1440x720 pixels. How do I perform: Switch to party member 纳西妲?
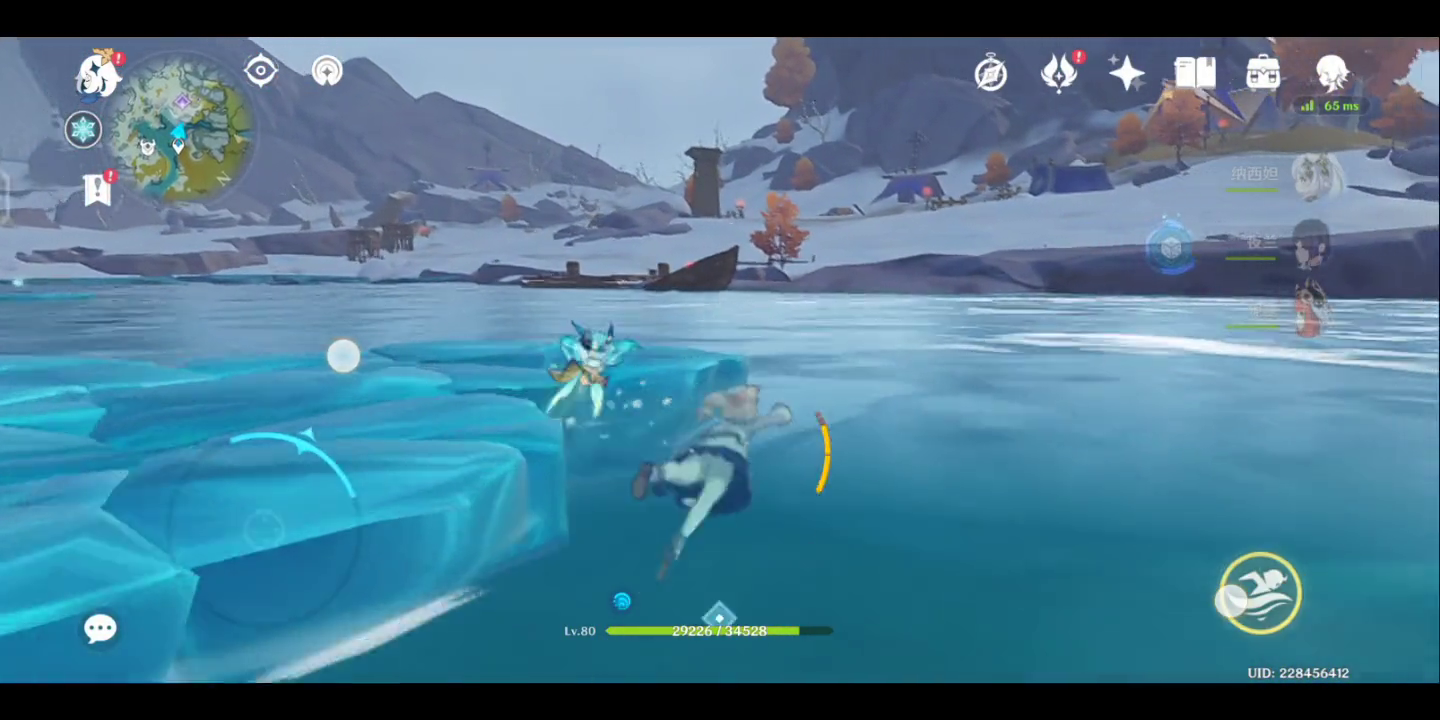[1315, 176]
